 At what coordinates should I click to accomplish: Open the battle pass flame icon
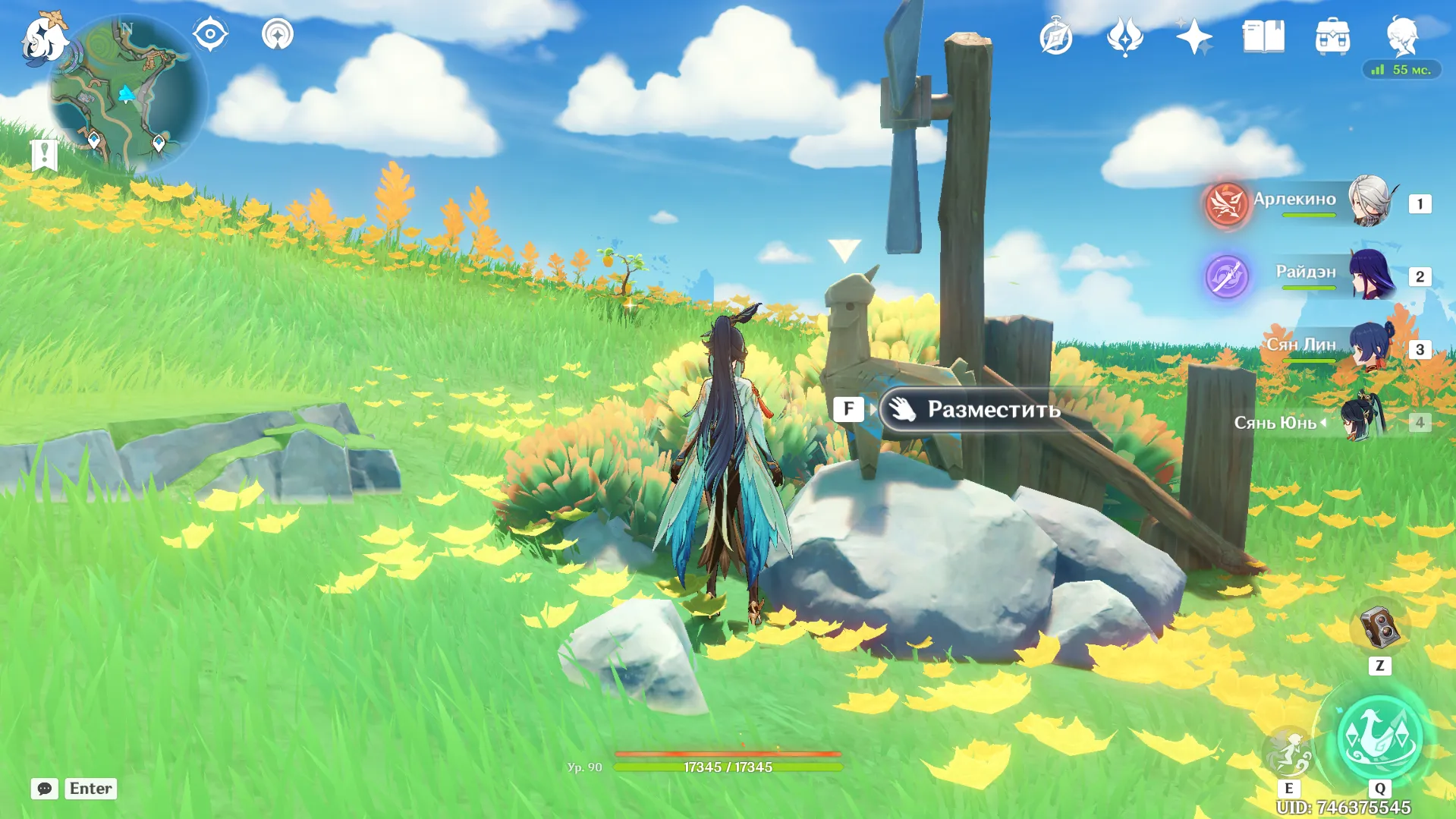pos(1124,37)
